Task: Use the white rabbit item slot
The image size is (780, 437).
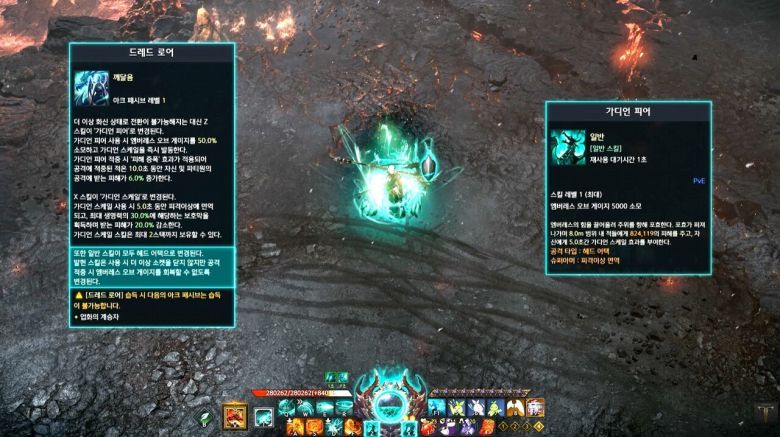Action: (x=476, y=407)
